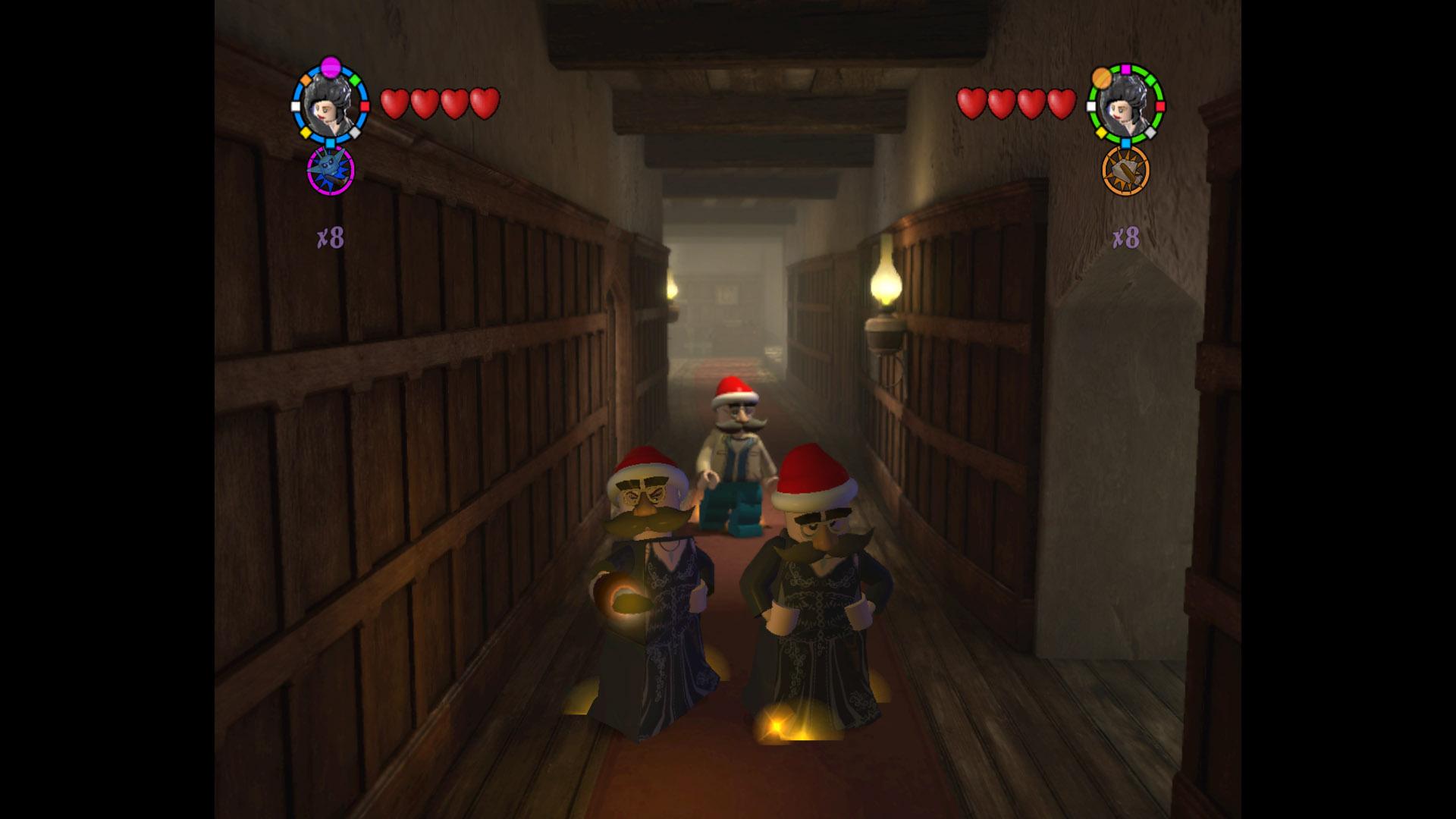The height and width of the screenshot is (819, 1456).
Task: Select the magenta-ringed blue spell icon
Action: point(331,171)
